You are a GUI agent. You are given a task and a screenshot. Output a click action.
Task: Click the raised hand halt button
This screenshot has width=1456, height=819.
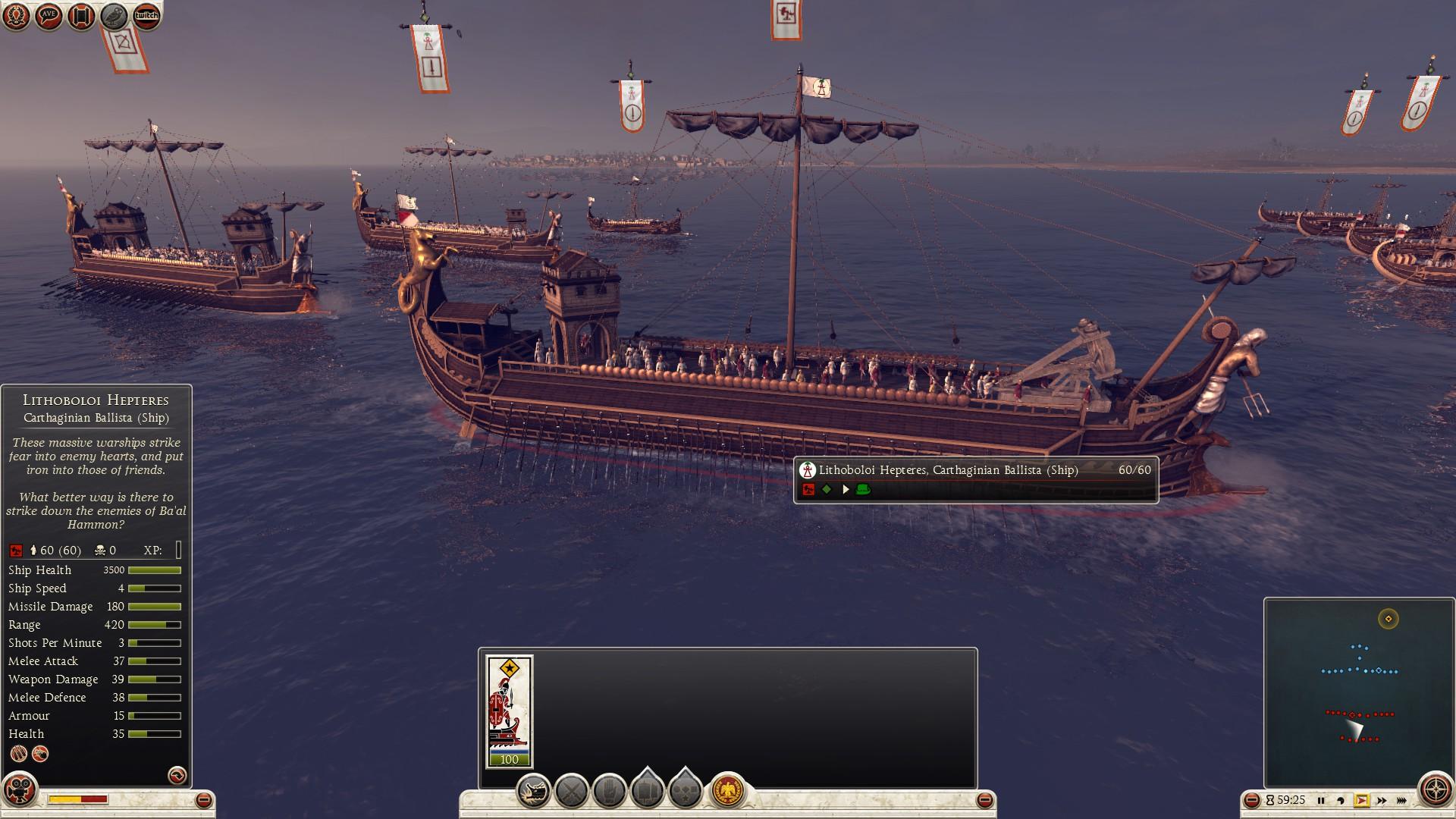point(610,792)
